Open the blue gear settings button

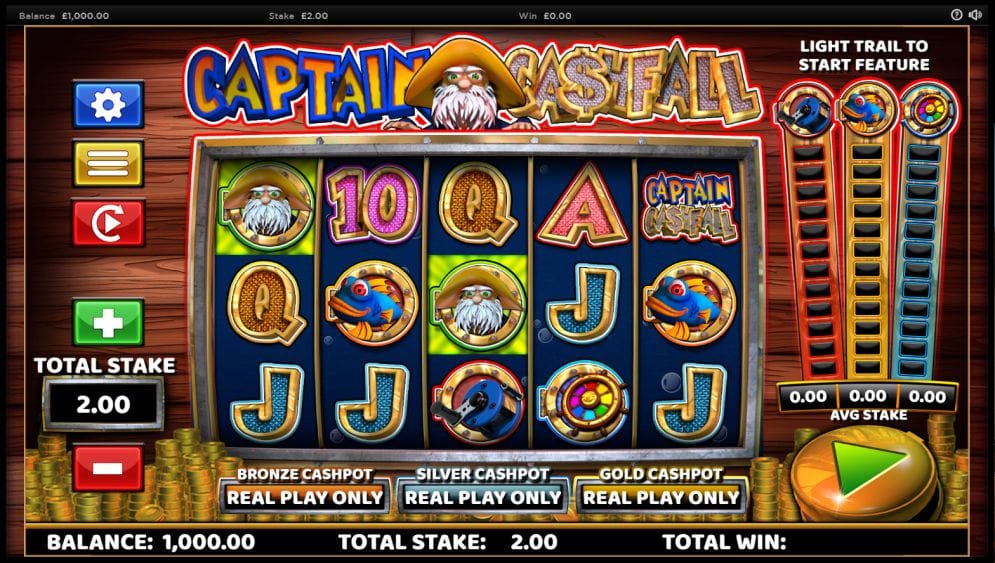[x=108, y=105]
